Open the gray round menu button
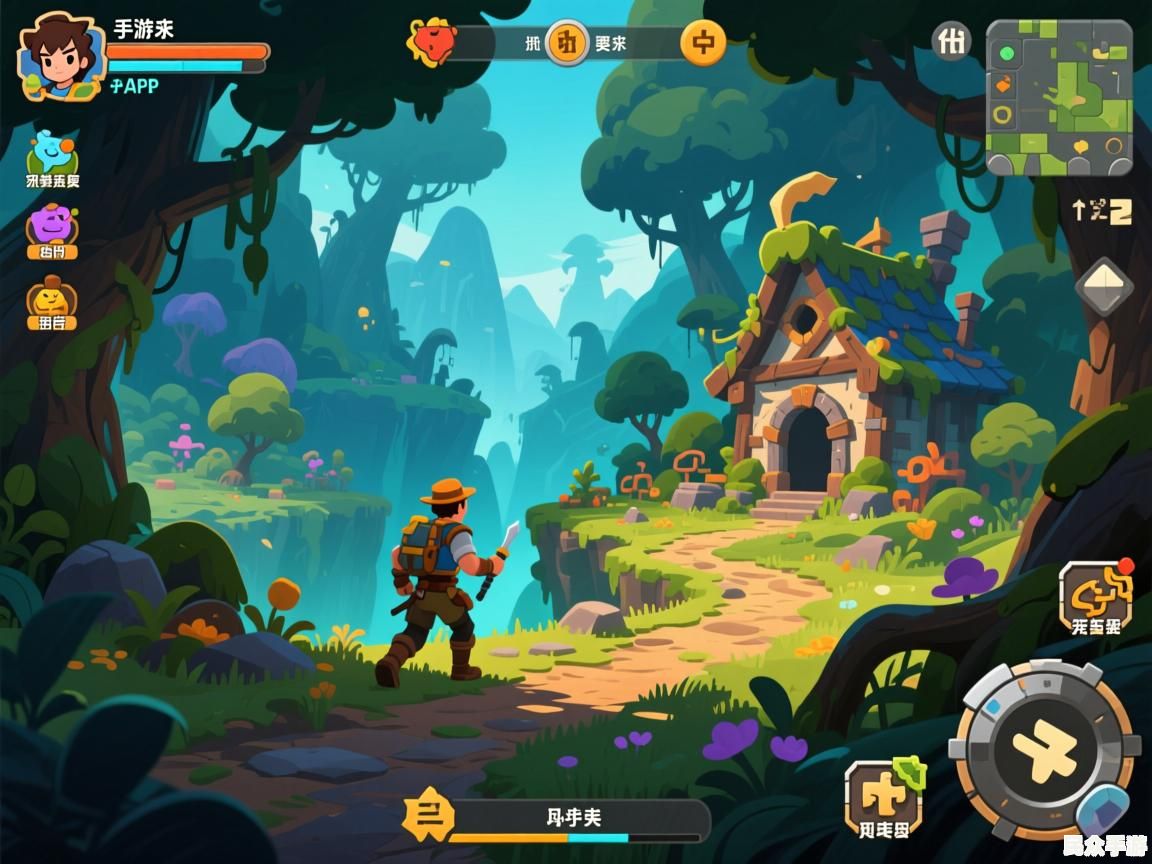This screenshot has width=1152, height=864. (952, 42)
